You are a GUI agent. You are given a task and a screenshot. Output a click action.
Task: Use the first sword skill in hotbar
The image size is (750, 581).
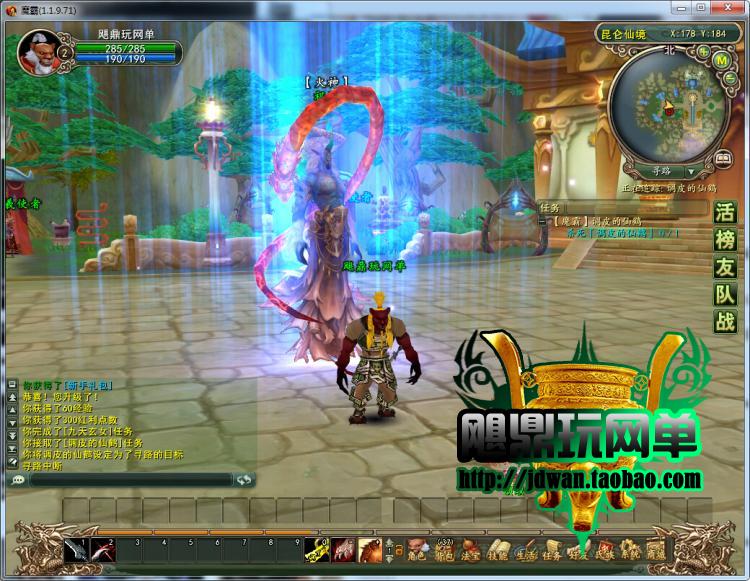click(x=77, y=550)
